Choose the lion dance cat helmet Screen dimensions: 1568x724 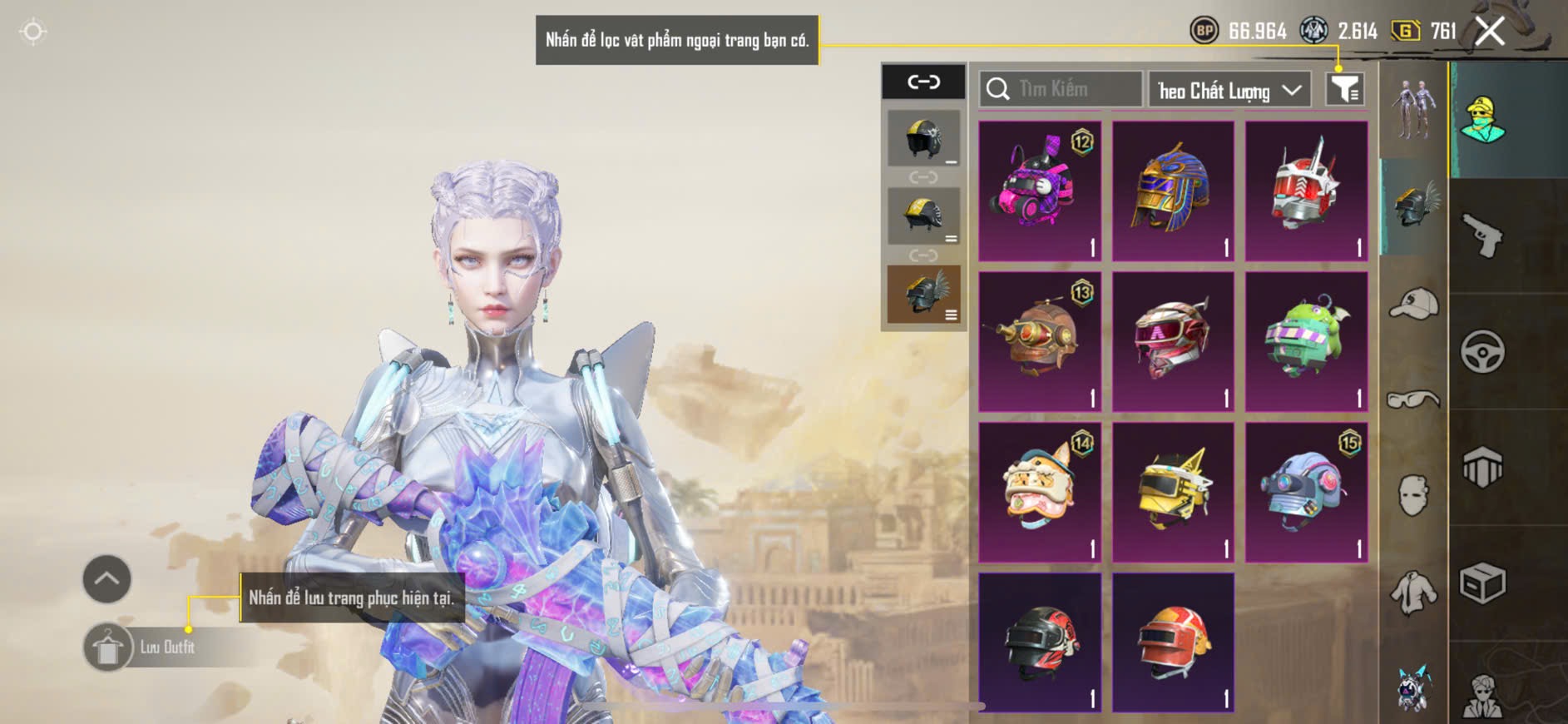click(x=1039, y=492)
